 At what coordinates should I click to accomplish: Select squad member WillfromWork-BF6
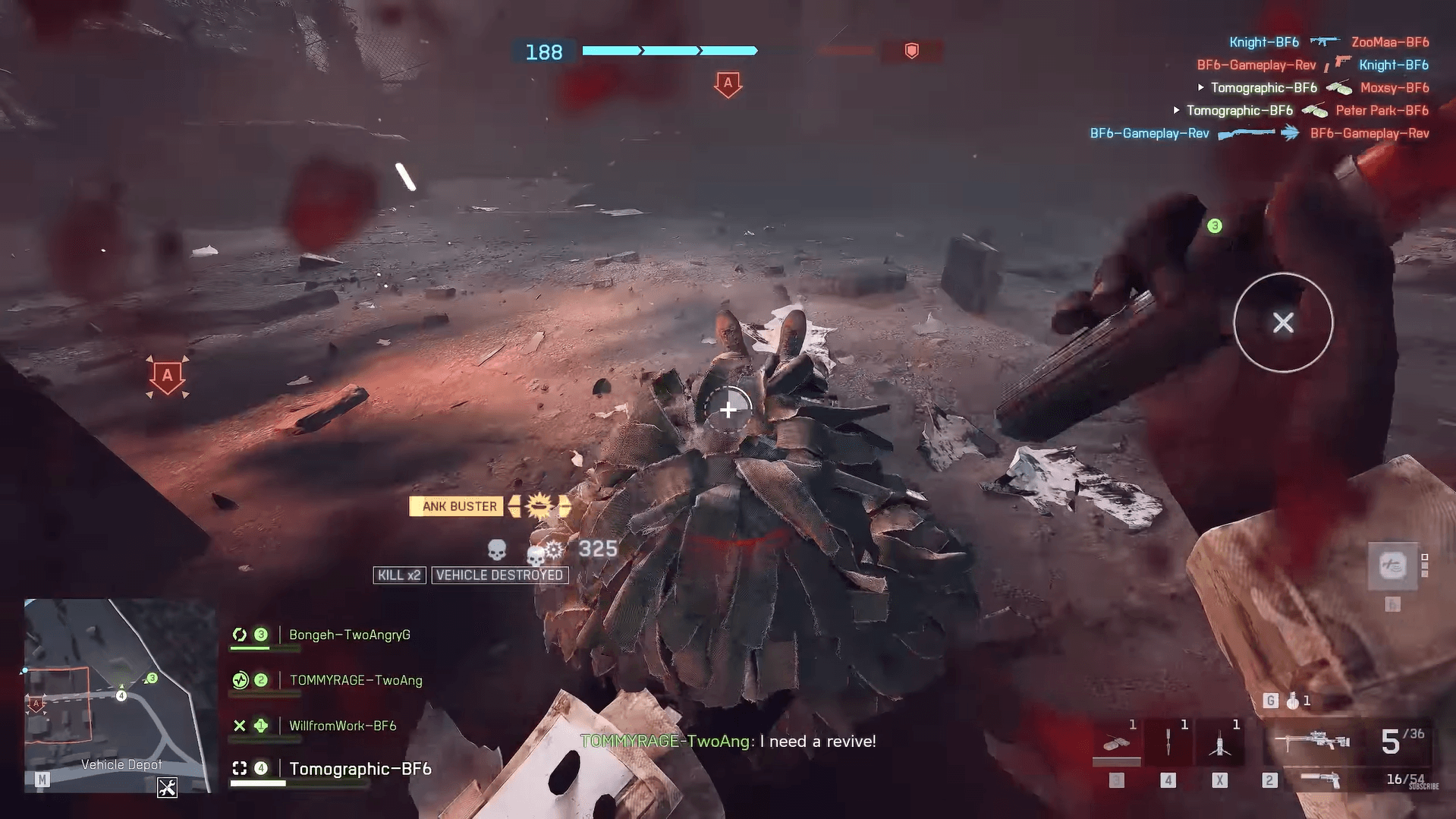coord(342,726)
